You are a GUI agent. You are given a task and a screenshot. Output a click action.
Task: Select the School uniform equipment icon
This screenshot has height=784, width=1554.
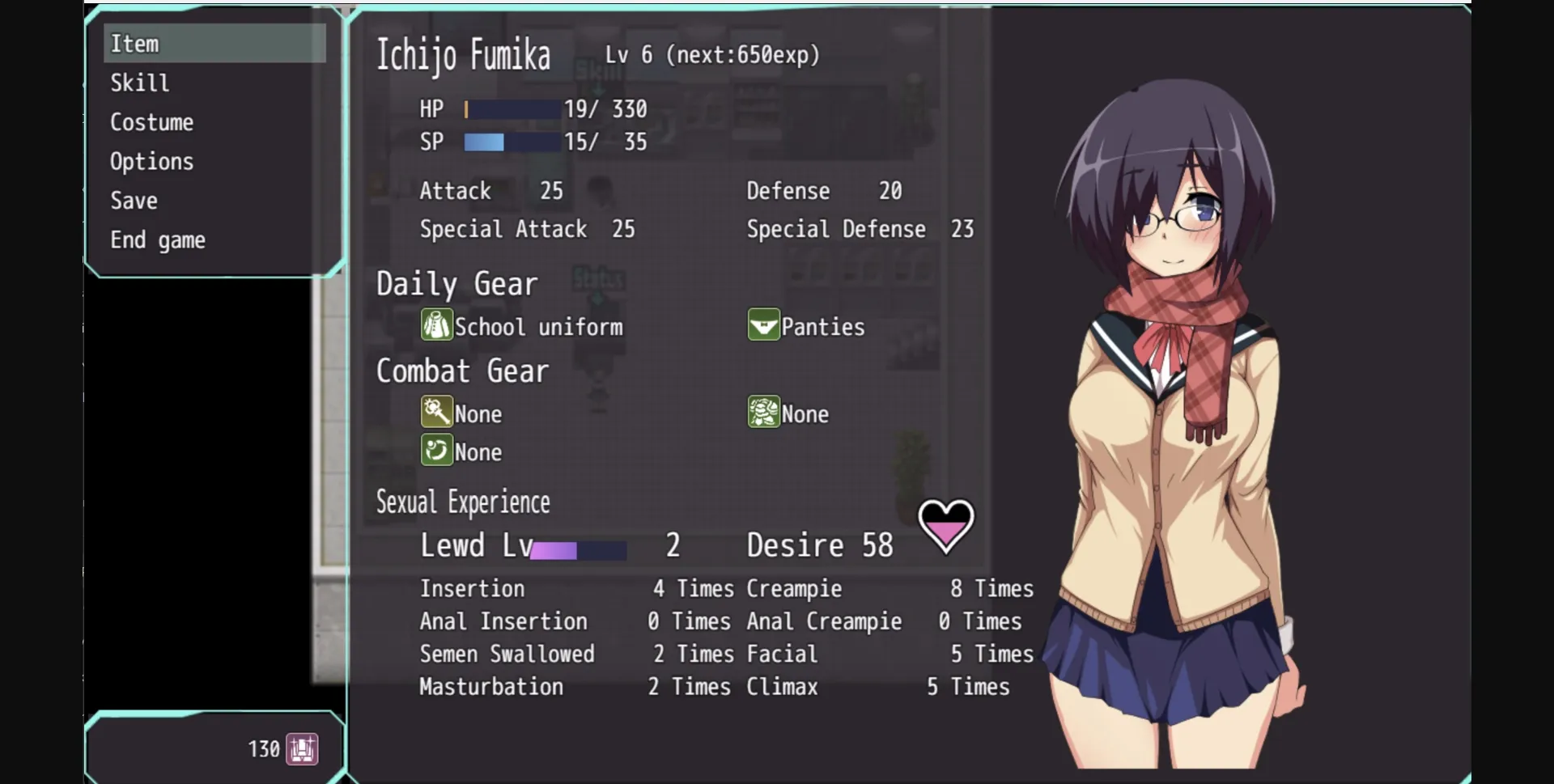(x=436, y=325)
